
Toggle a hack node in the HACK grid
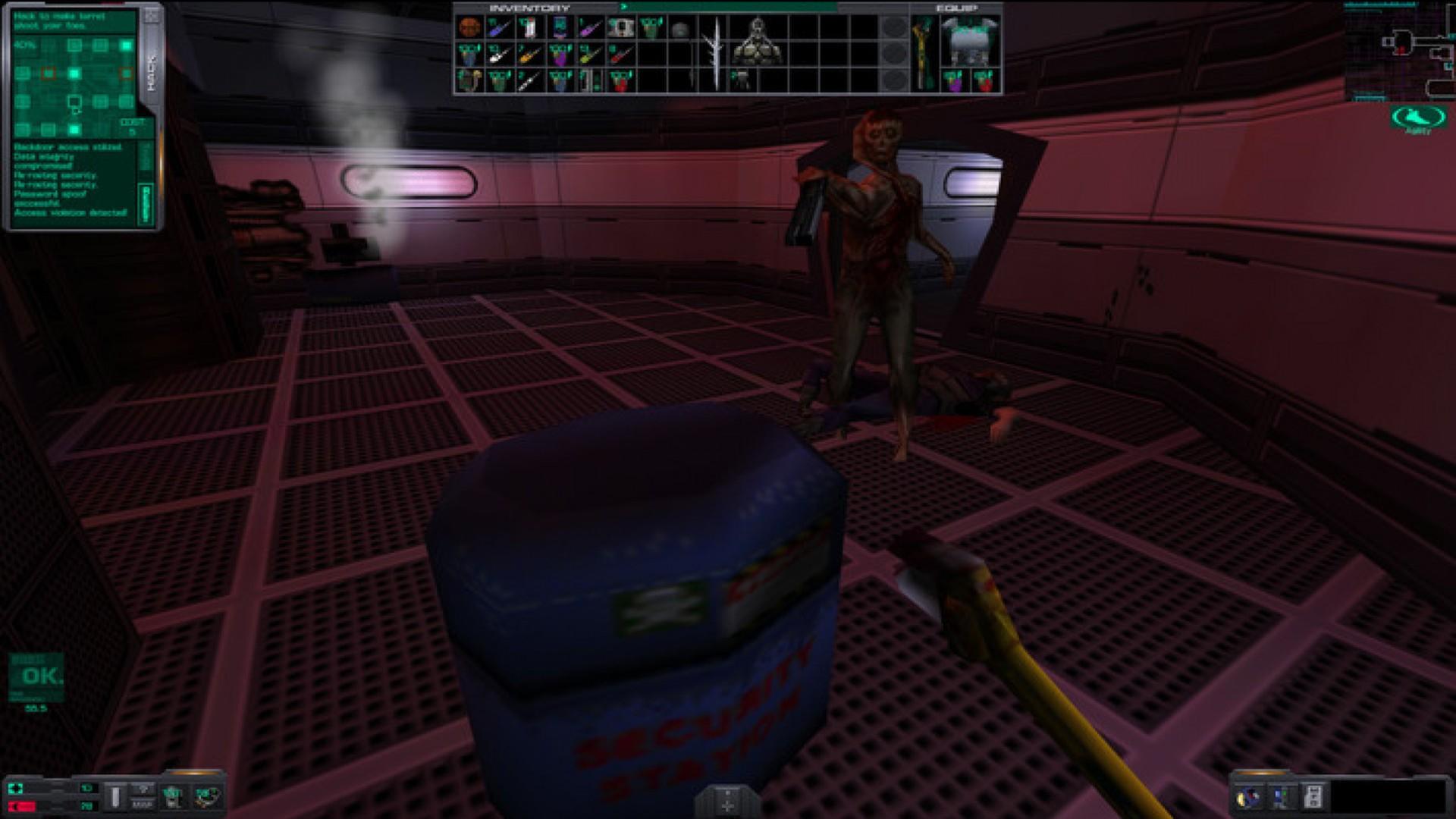(75, 72)
